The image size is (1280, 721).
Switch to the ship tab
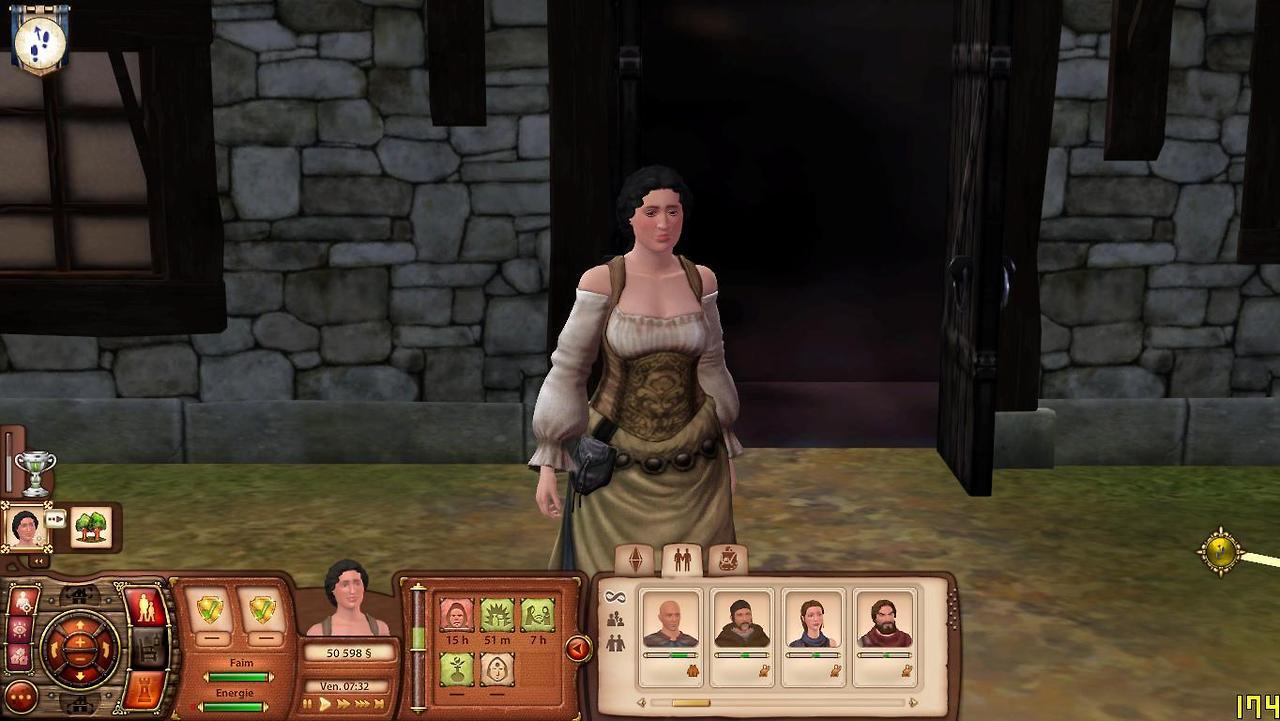(x=728, y=560)
